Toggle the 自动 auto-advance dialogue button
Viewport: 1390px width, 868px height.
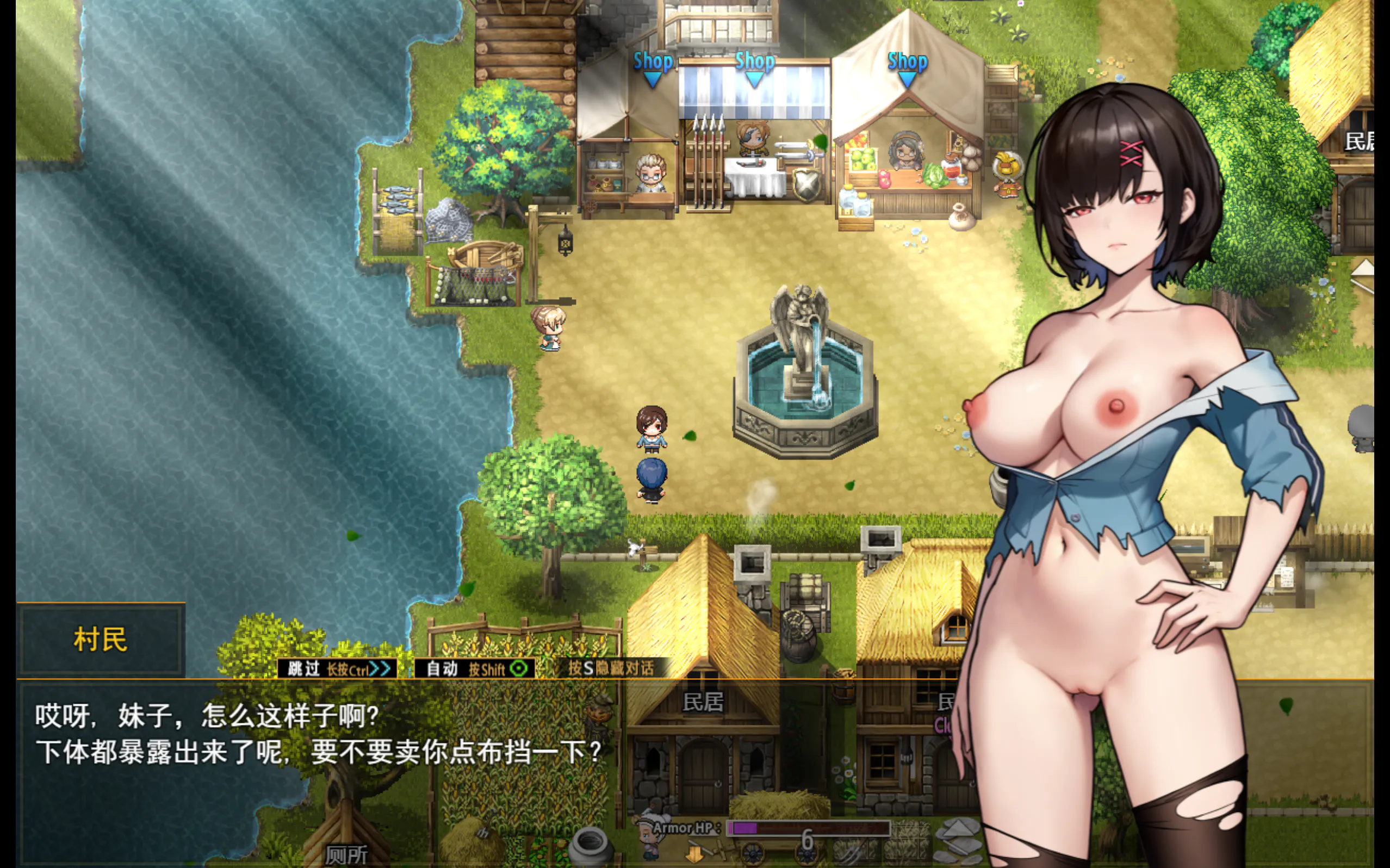click(x=475, y=669)
